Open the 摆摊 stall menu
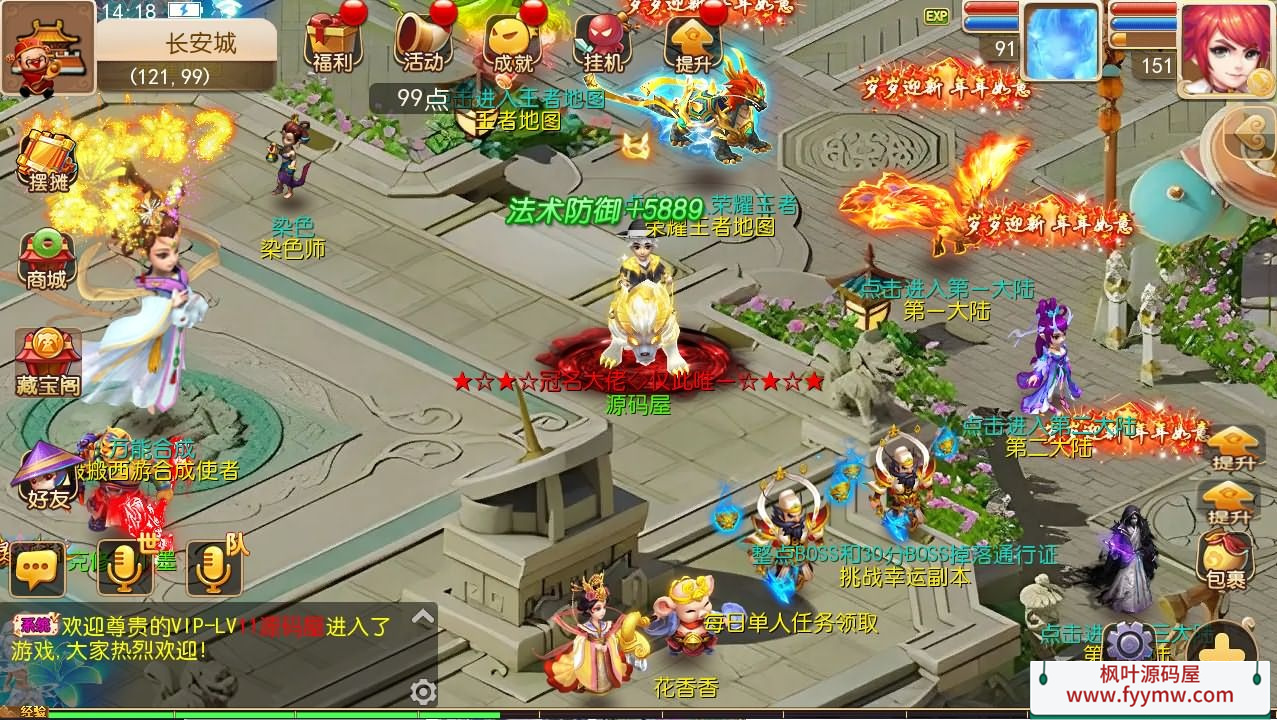 click(x=47, y=162)
